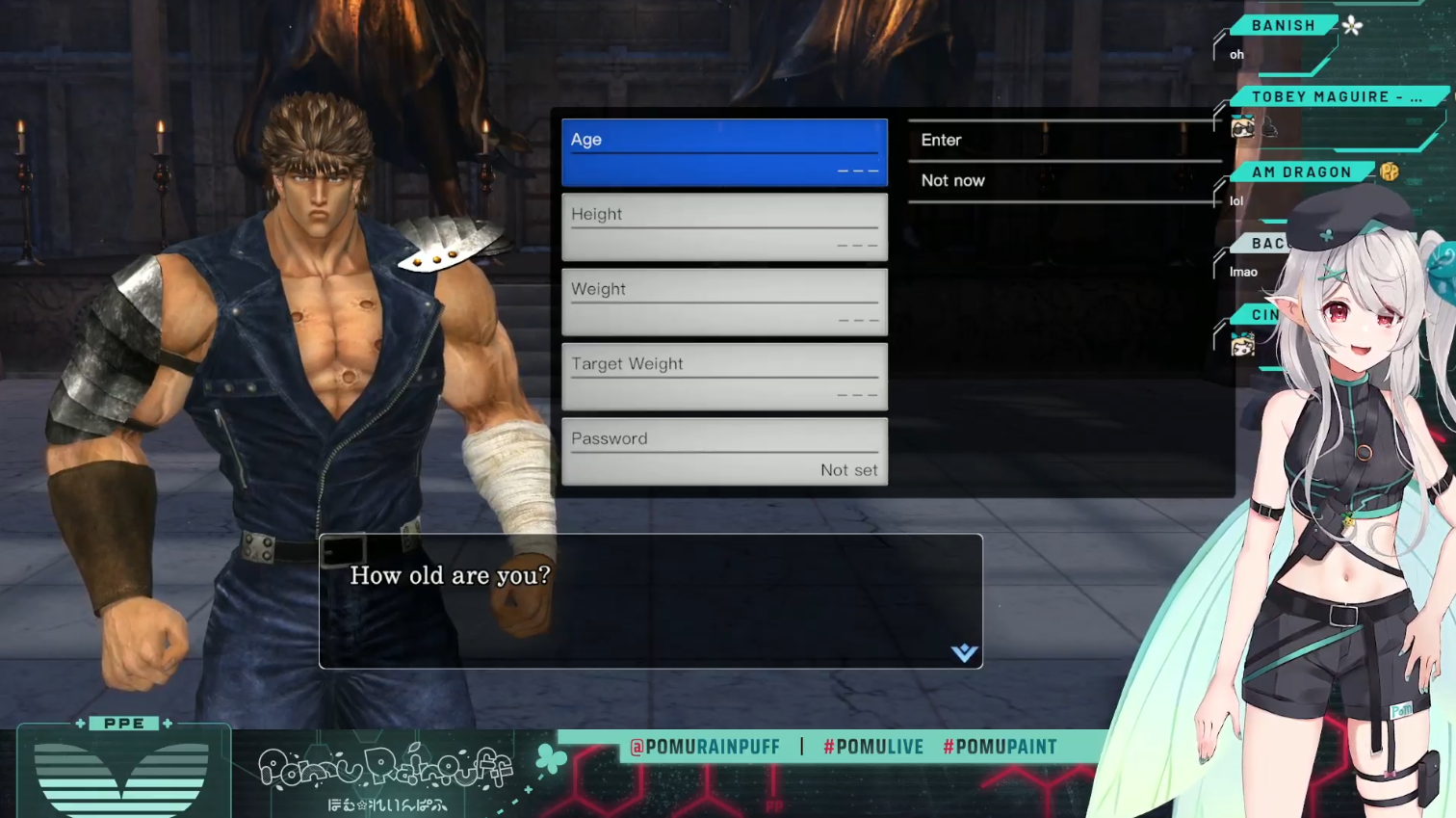The image size is (1456, 818).
Task: Select the Height field
Action: click(x=724, y=227)
